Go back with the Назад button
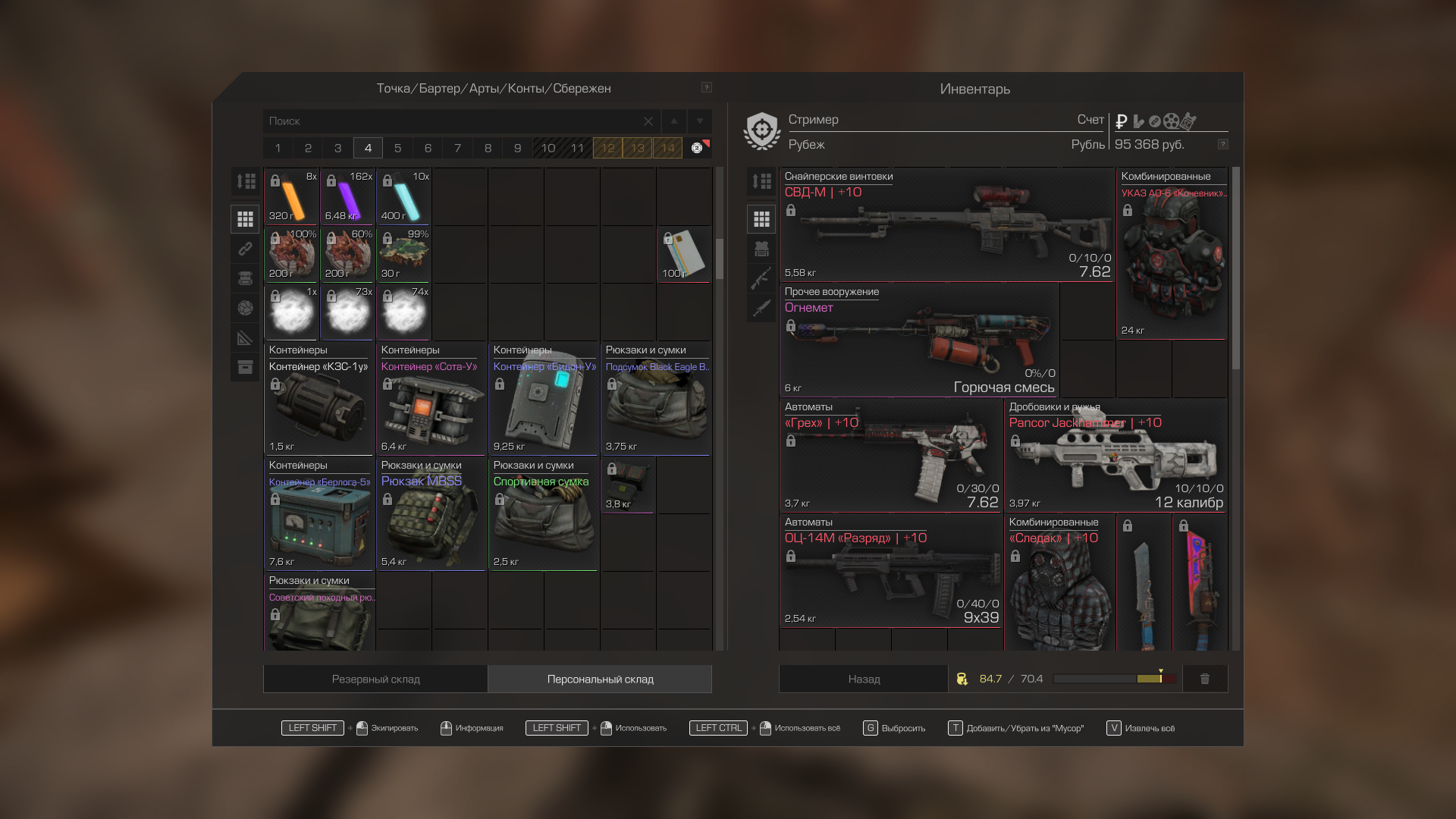1456x819 pixels. [864, 679]
